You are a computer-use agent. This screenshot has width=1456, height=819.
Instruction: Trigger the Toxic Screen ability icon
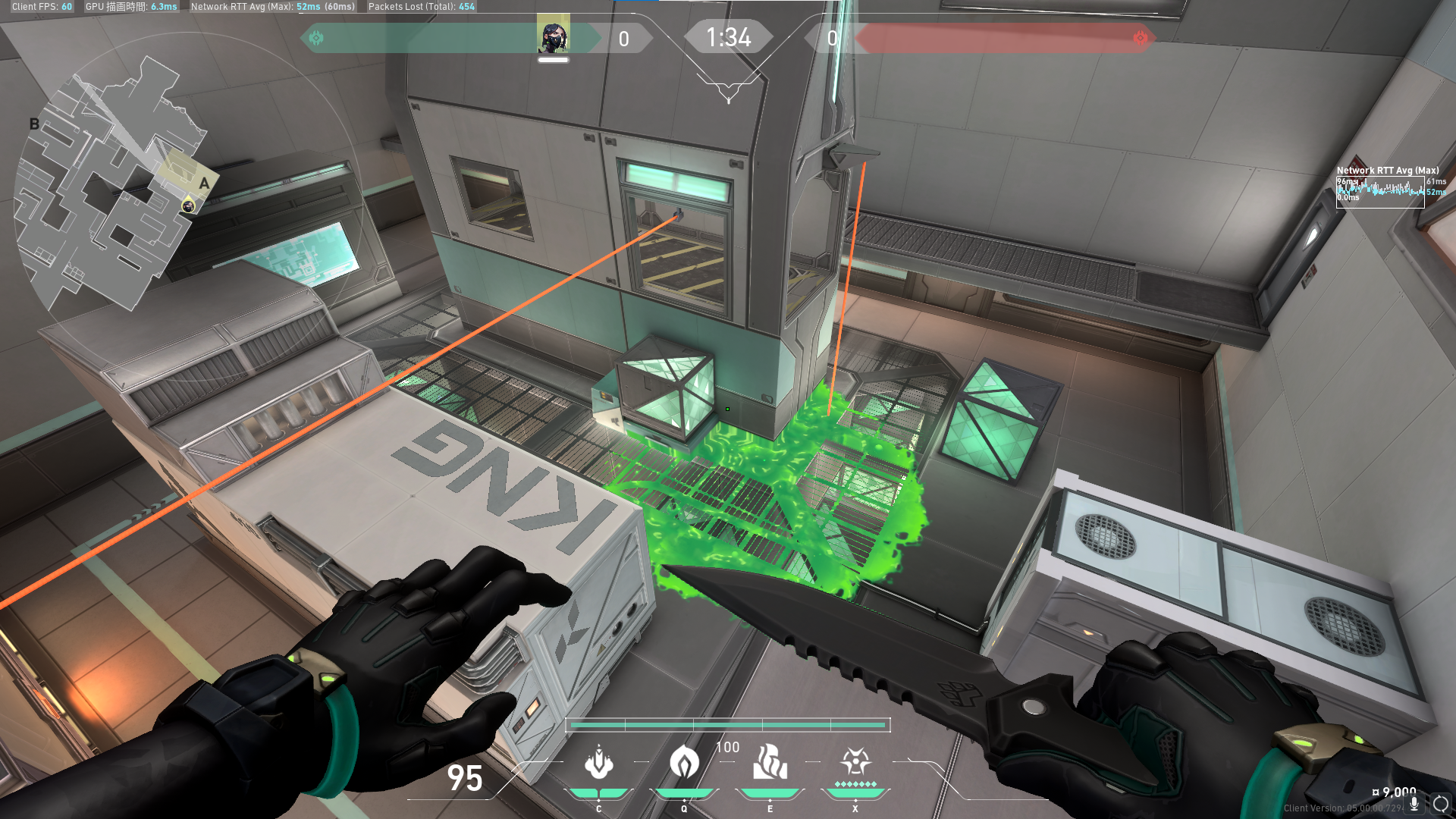[770, 763]
